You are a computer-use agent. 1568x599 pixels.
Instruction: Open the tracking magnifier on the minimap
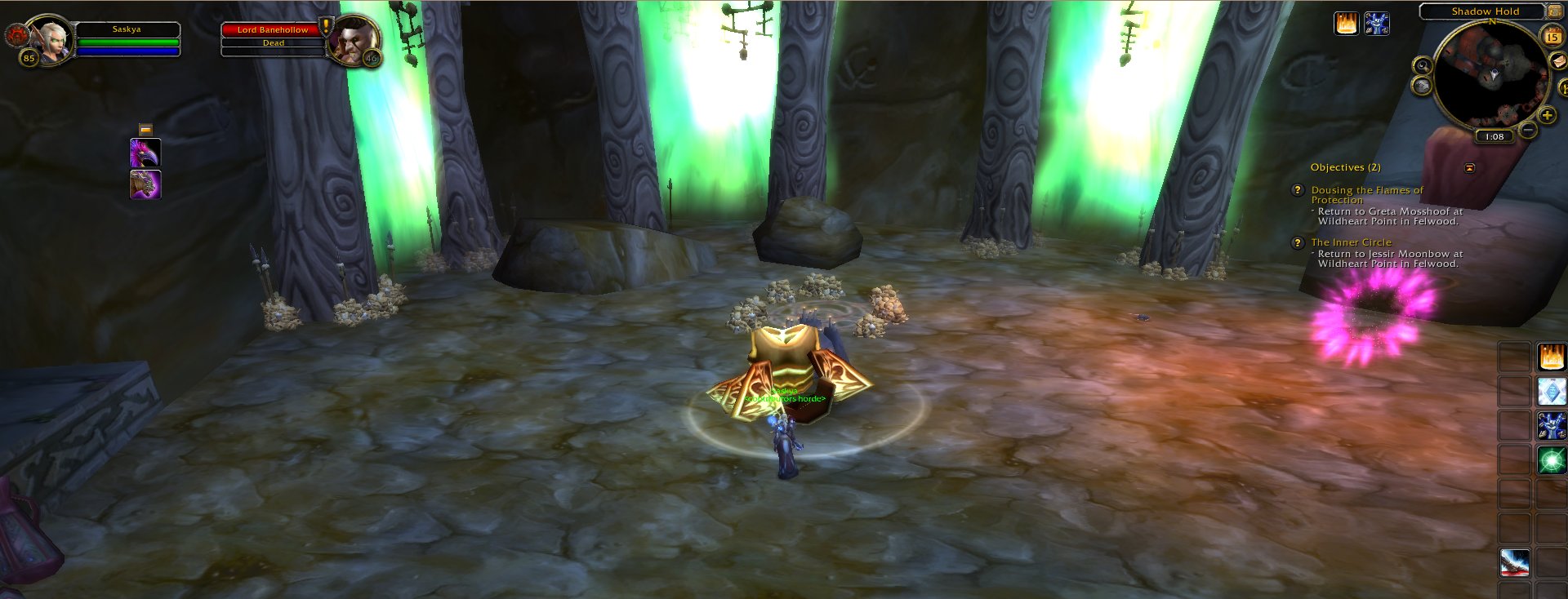(1422, 64)
